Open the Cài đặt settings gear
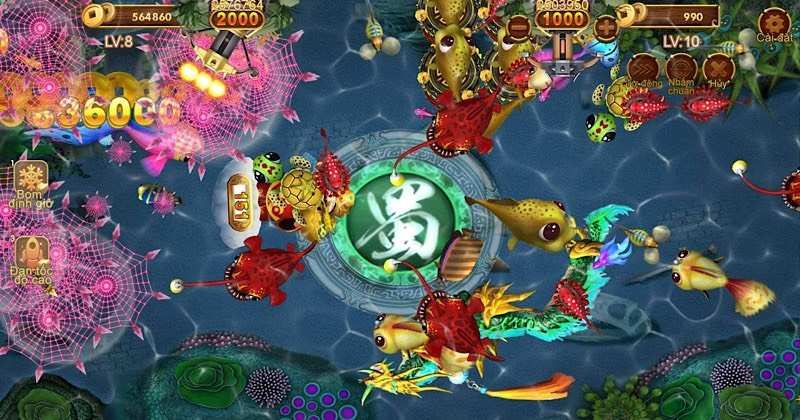 pos(774,22)
